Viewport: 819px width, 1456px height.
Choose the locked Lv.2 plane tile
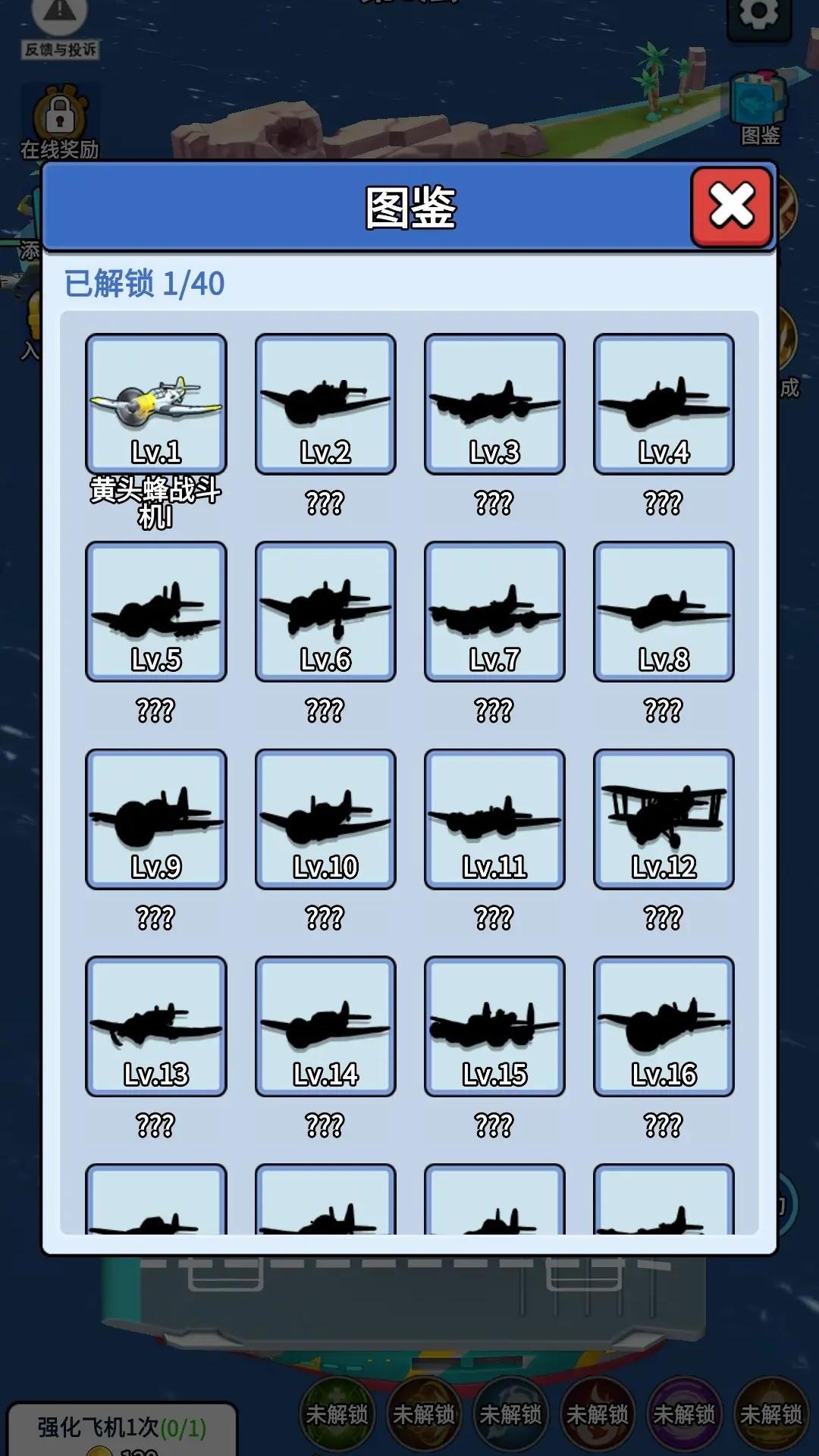(x=325, y=404)
